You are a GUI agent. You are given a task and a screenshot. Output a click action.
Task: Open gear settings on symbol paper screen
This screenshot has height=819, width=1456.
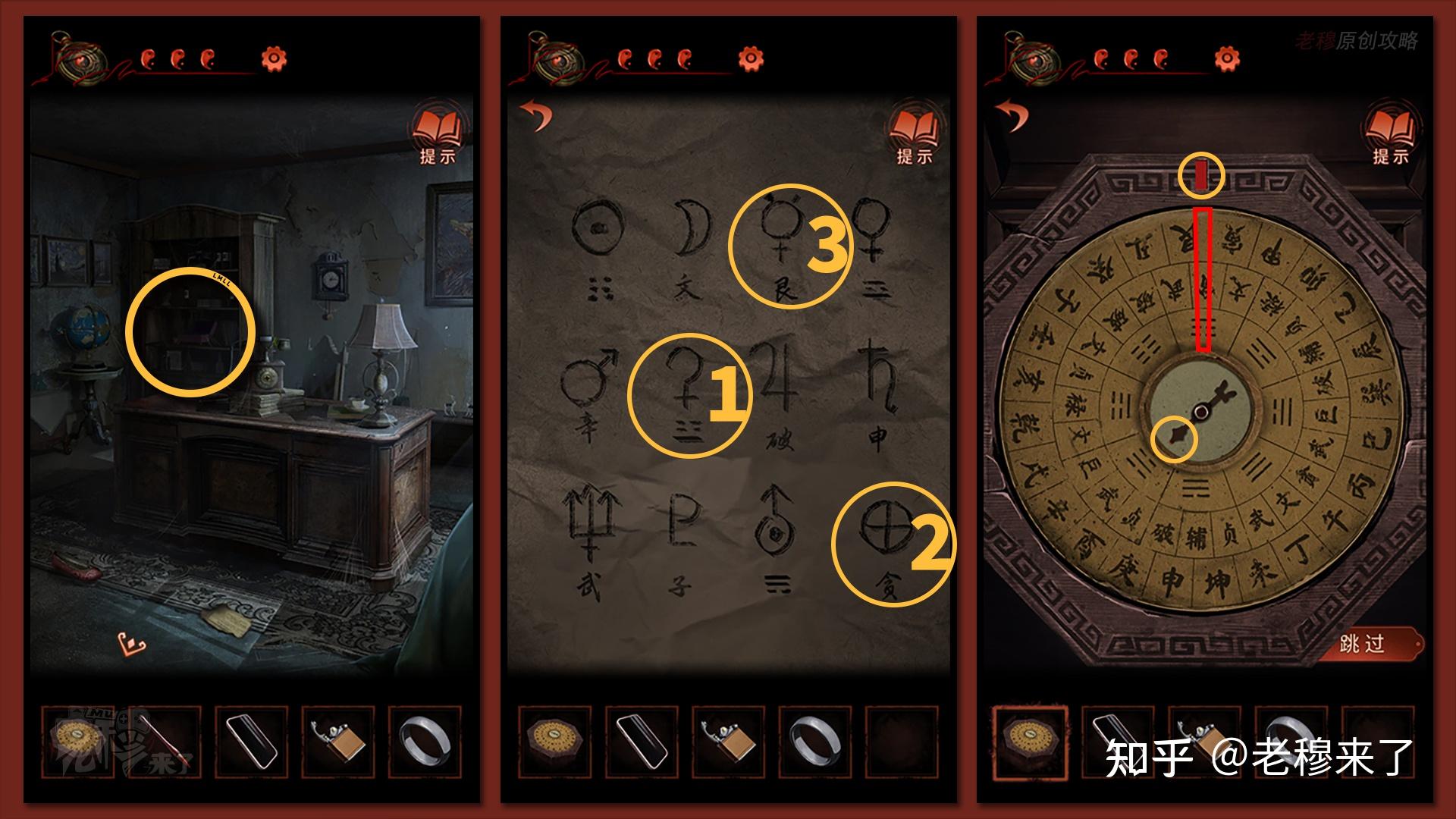(x=750, y=58)
